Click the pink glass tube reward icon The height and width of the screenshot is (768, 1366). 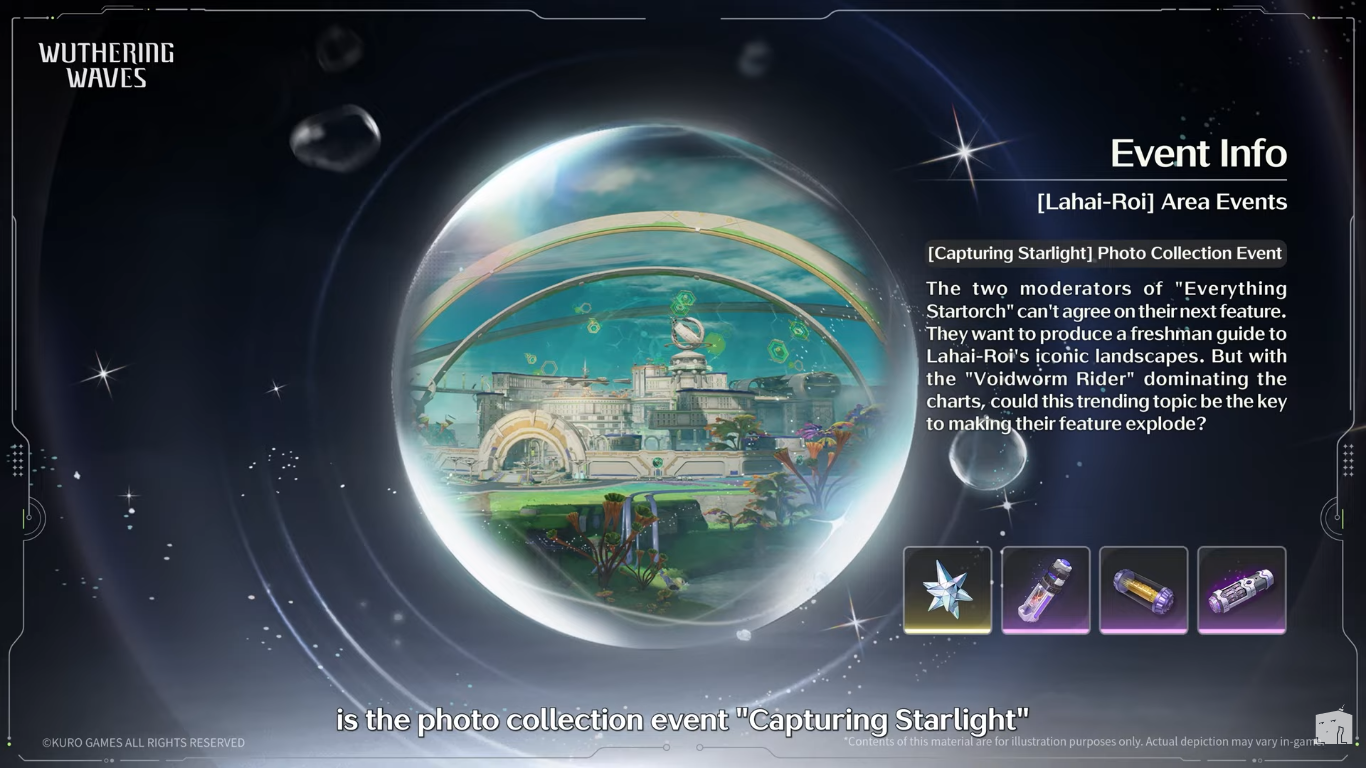(x=1045, y=589)
